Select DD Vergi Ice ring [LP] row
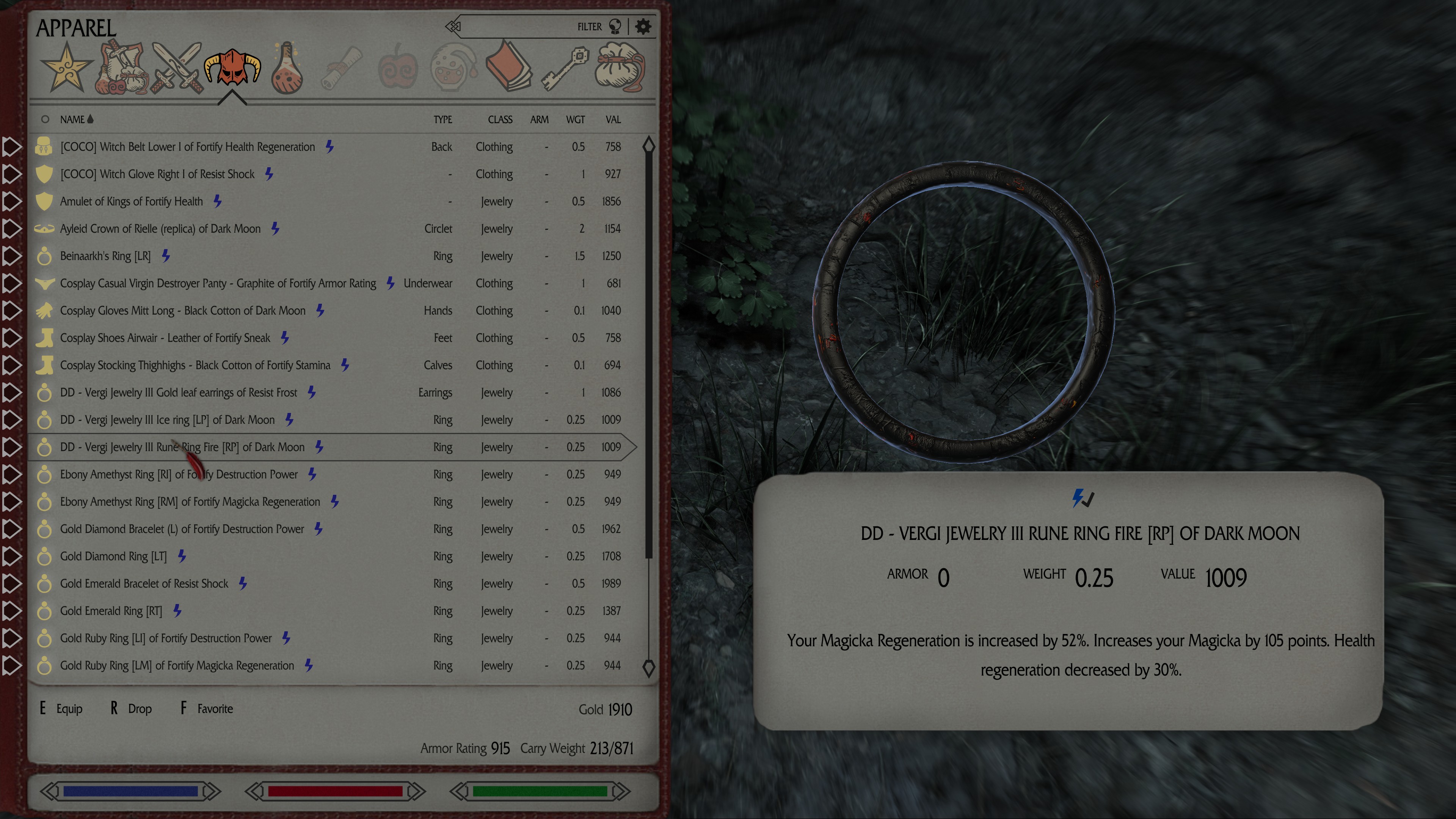Image resolution: width=1456 pixels, height=819 pixels. click(167, 420)
